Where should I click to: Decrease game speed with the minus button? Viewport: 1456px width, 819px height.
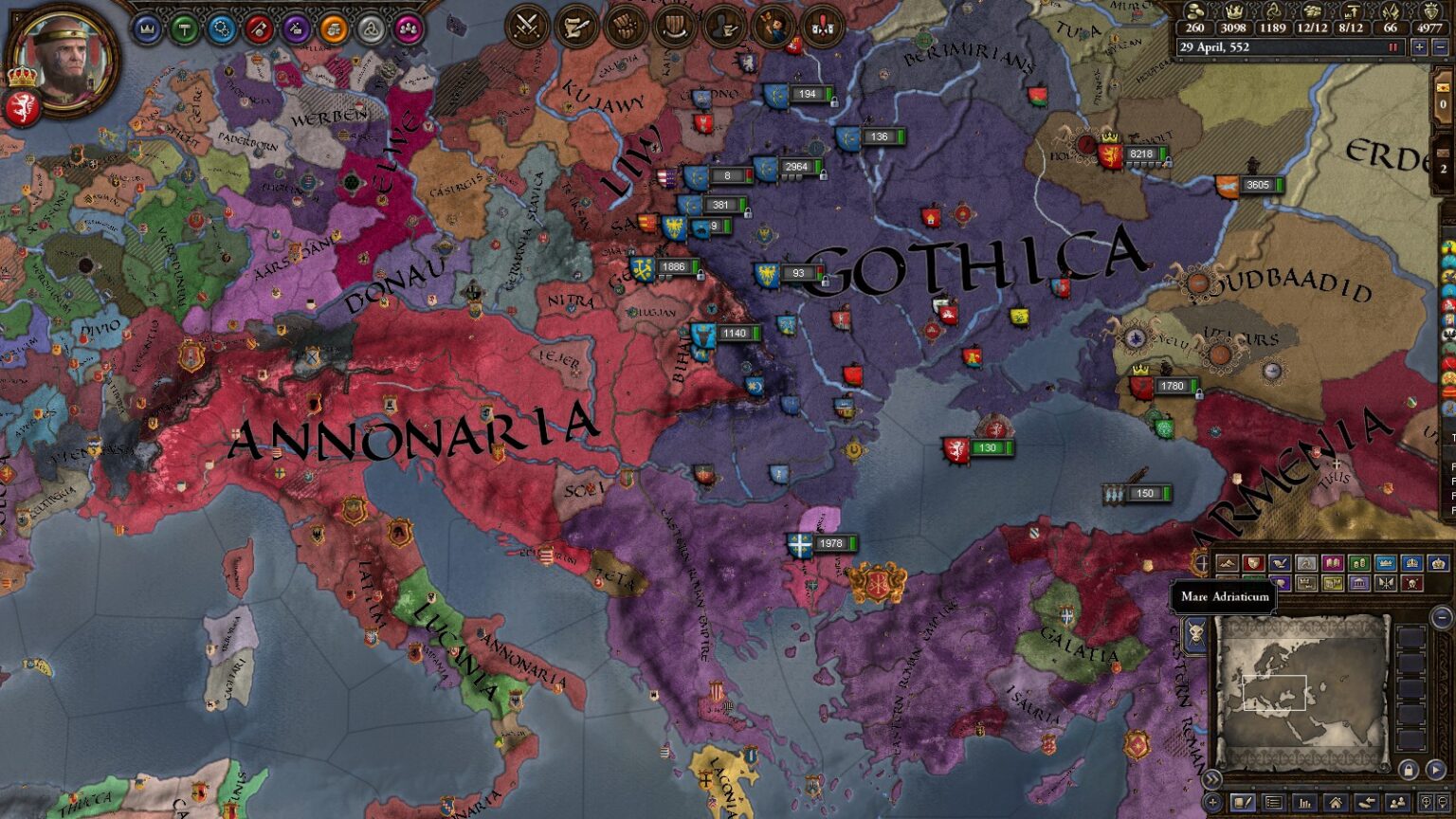(1439, 46)
